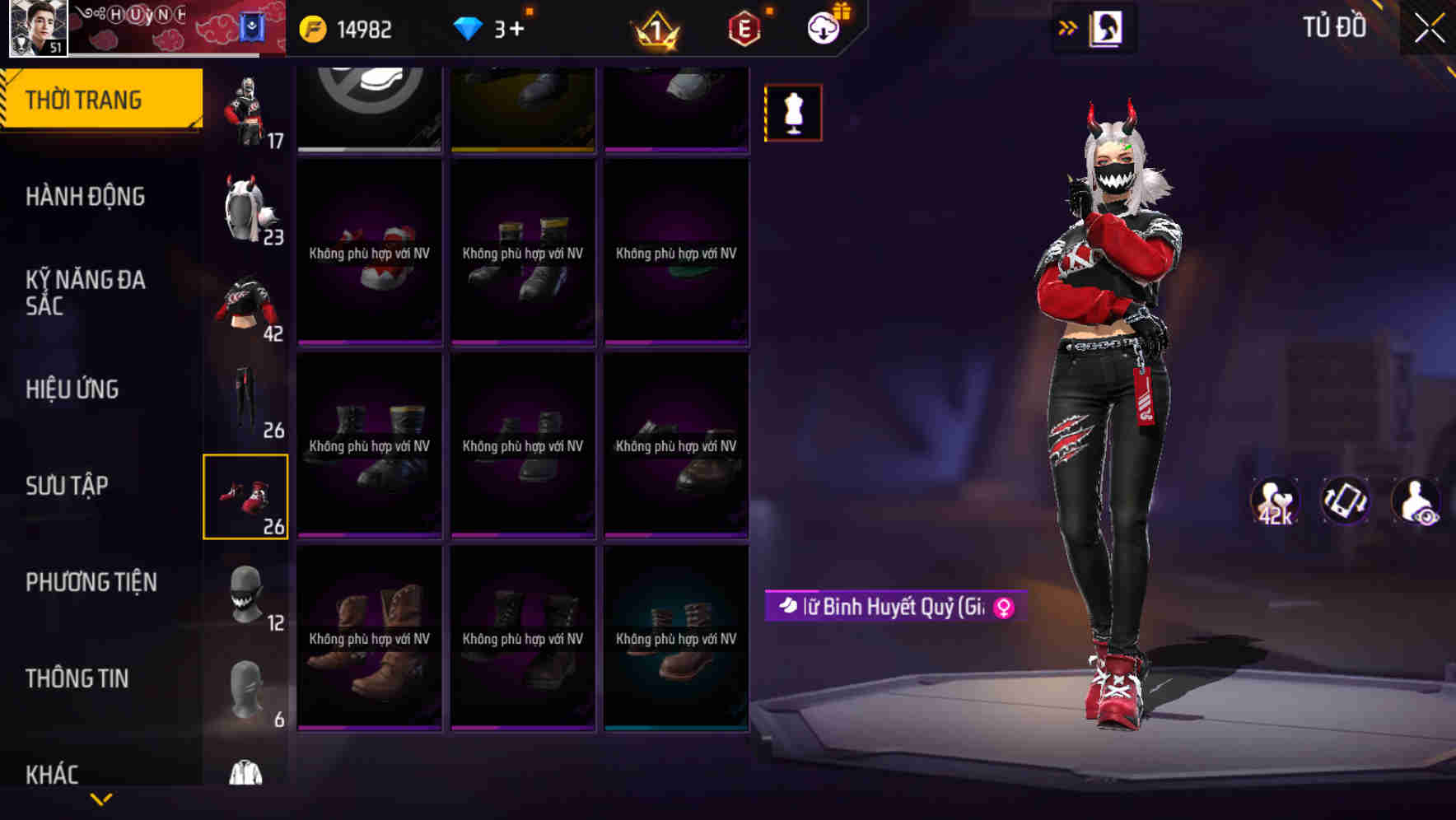
Task: Click the cloud download gift icon
Action: [824, 28]
